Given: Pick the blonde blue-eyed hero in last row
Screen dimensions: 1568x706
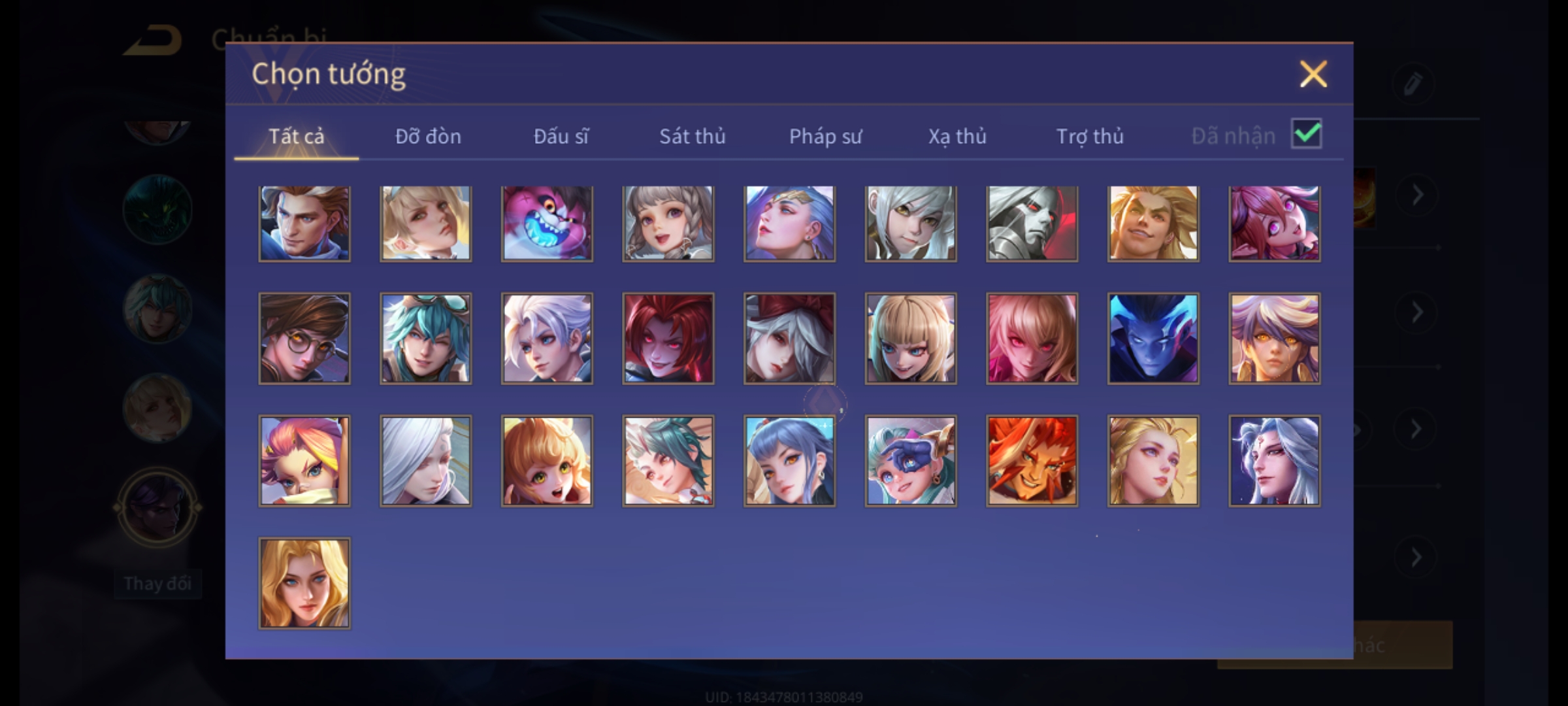Looking at the screenshot, I should tap(304, 583).
